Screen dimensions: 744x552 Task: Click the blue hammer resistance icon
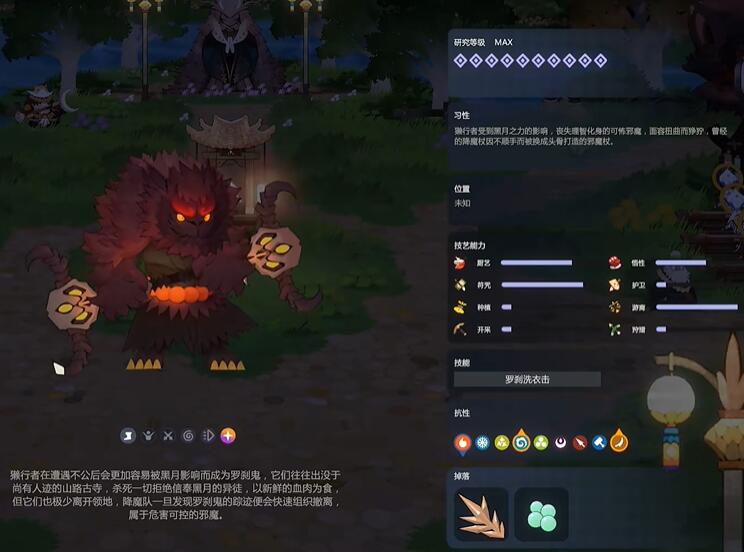pos(599,442)
